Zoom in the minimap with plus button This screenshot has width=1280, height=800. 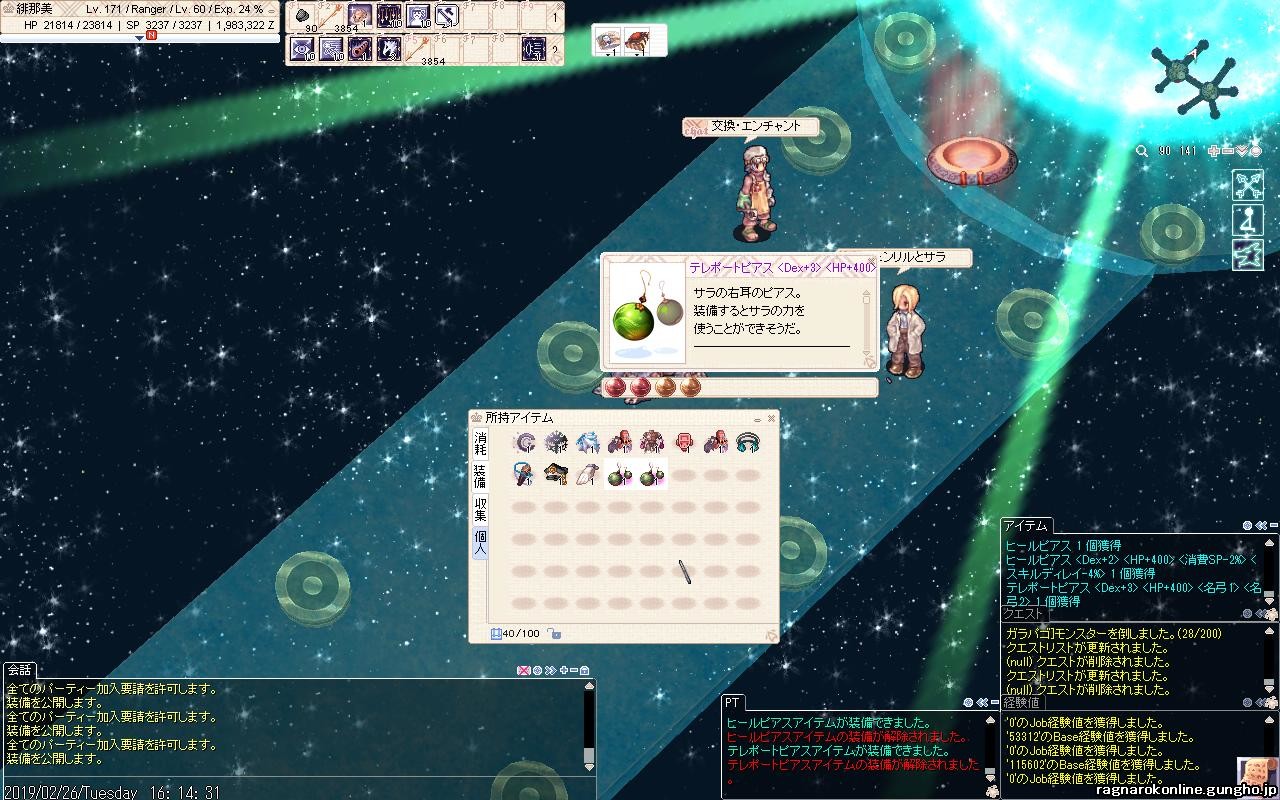pyautogui.click(x=1214, y=151)
